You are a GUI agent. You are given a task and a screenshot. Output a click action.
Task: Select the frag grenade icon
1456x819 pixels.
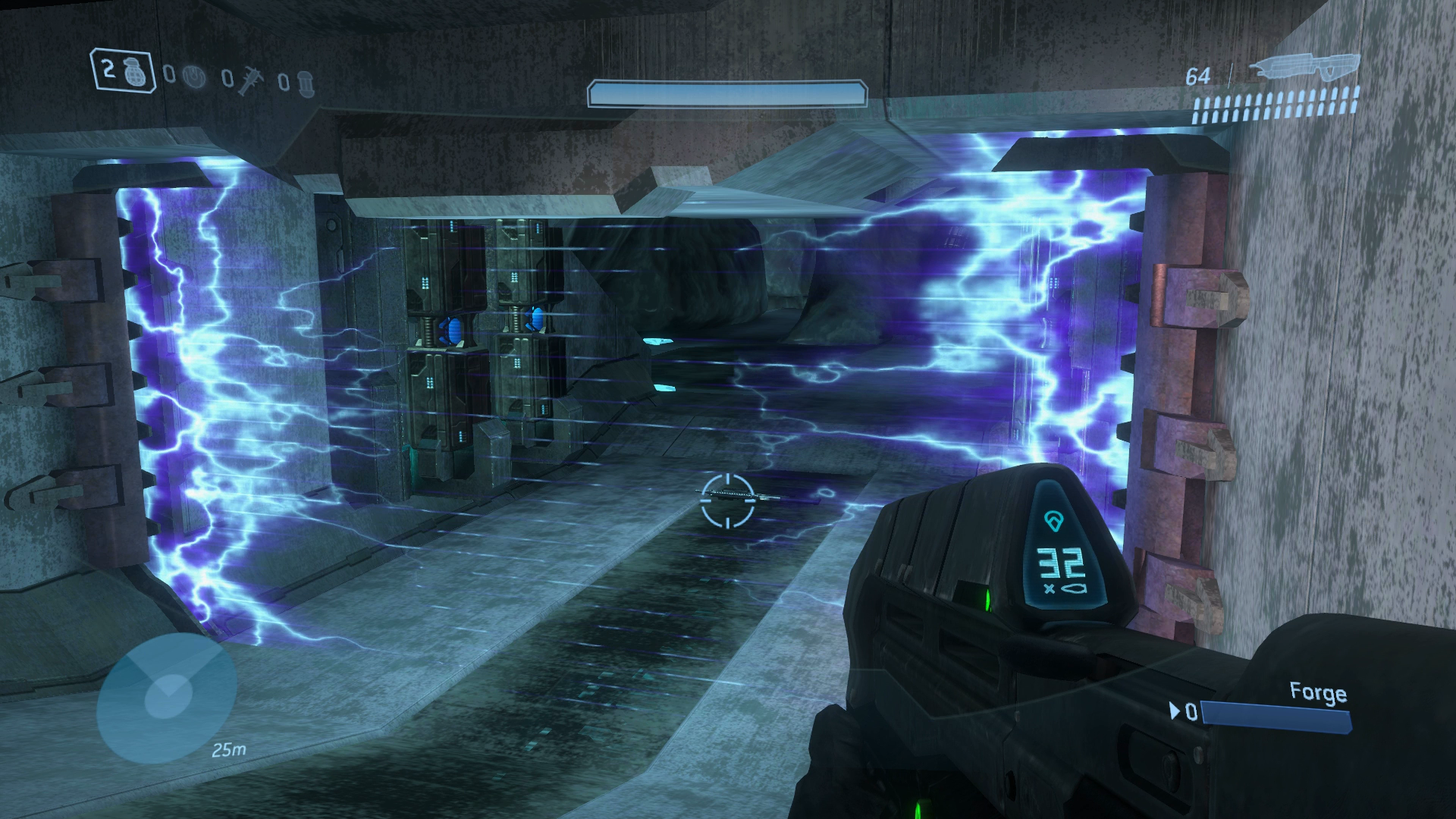[x=137, y=71]
